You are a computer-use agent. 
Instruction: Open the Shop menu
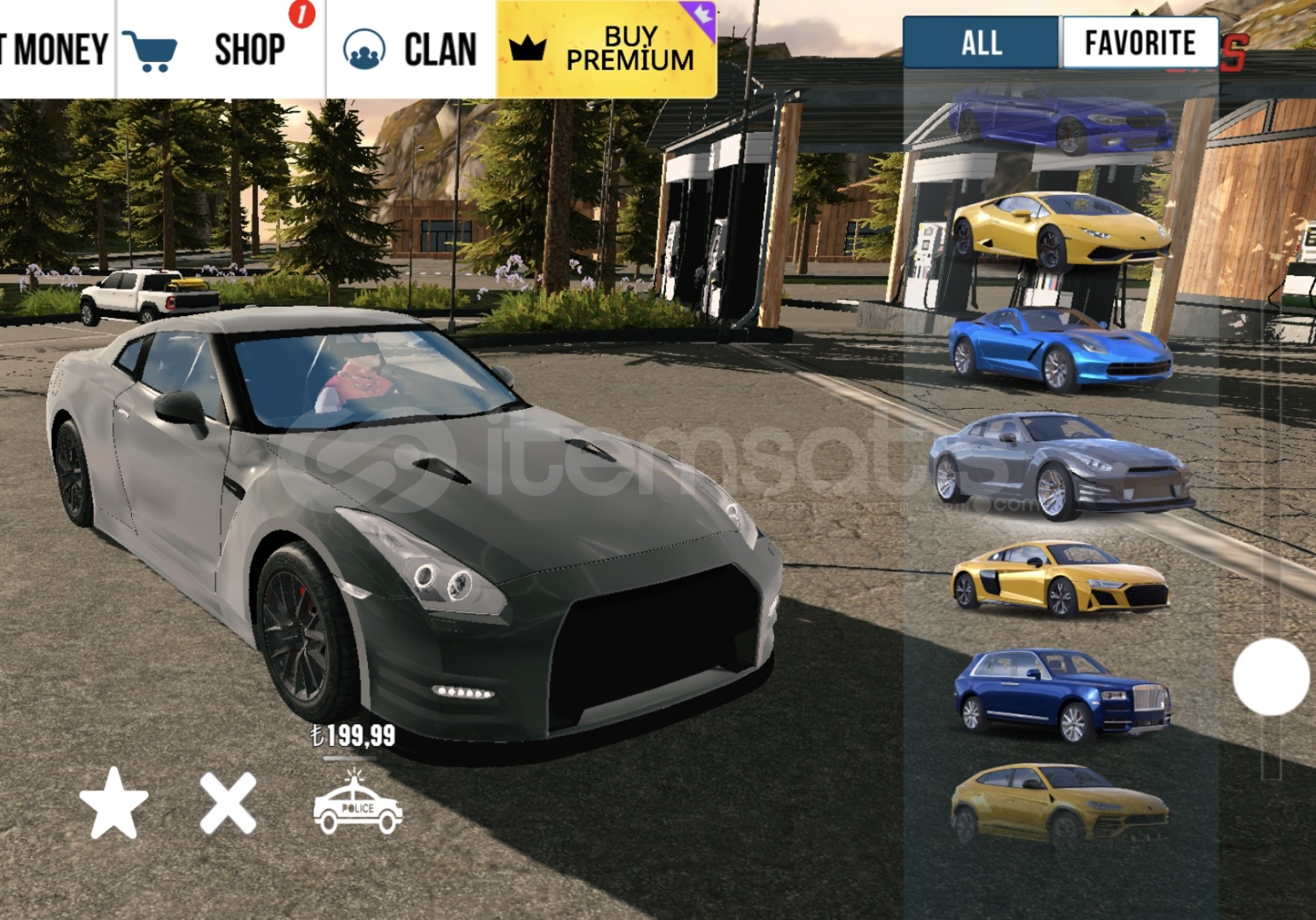click(220, 49)
